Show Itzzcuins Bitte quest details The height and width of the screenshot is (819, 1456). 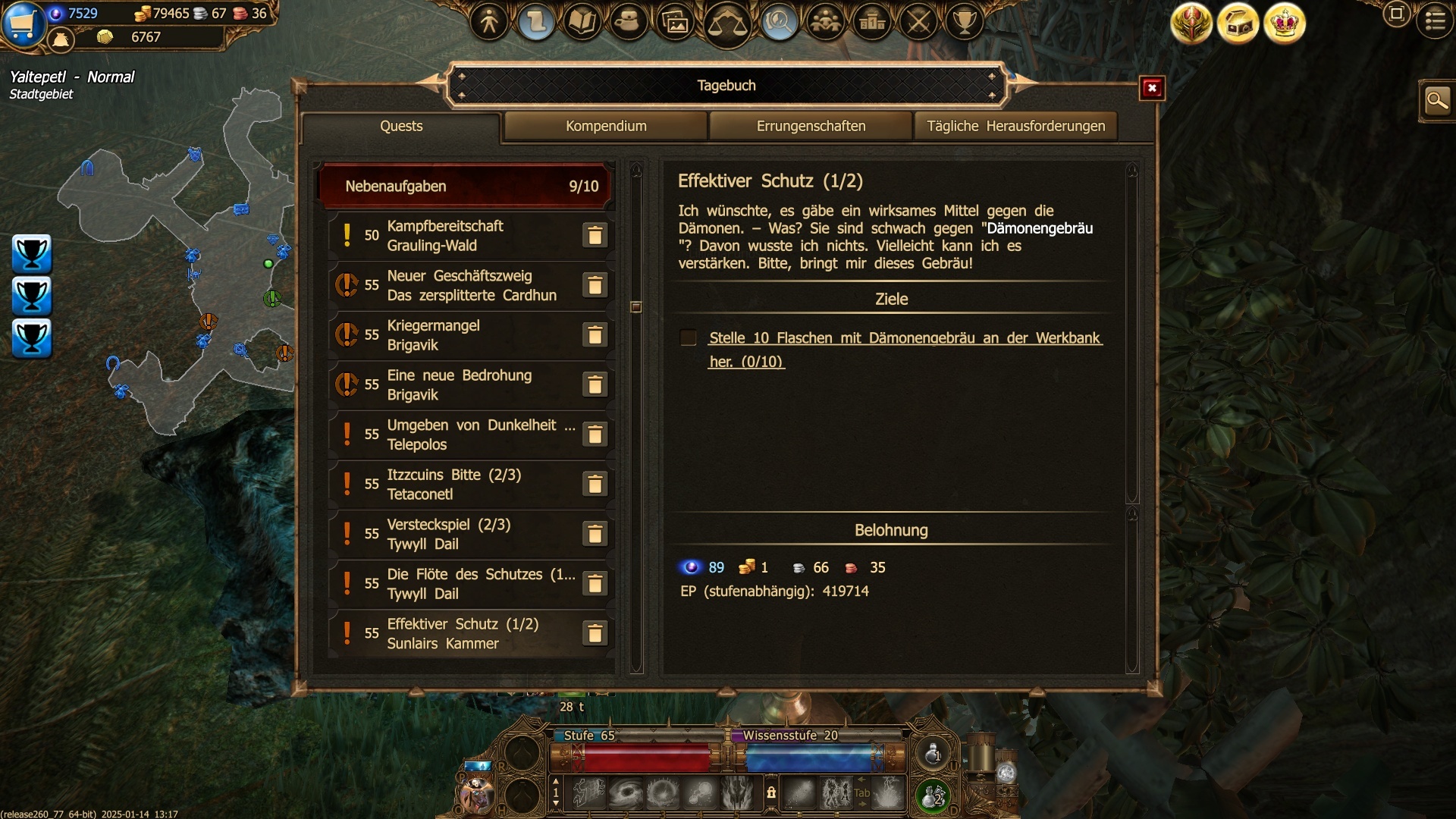tap(455, 485)
